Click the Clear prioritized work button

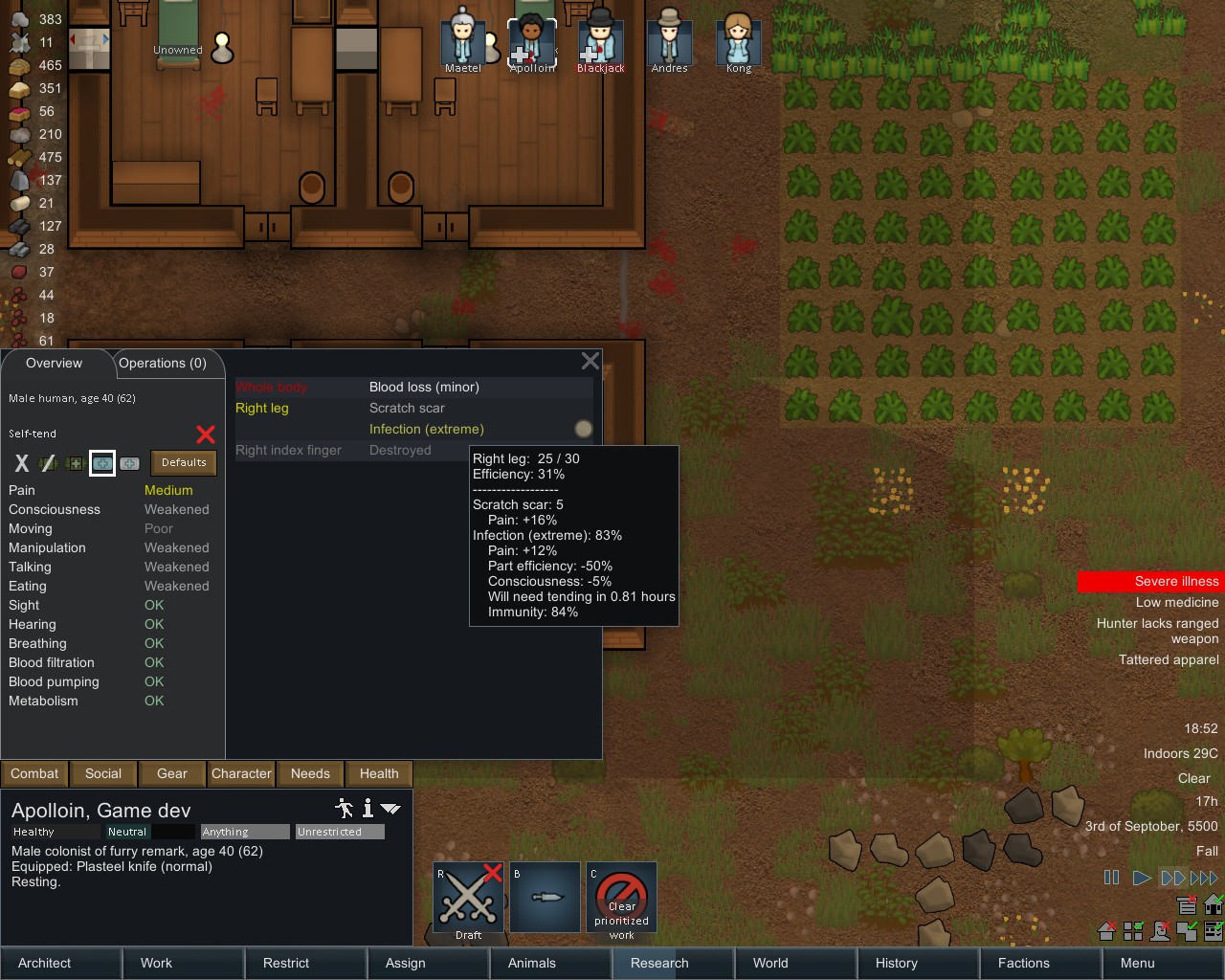pos(621,897)
